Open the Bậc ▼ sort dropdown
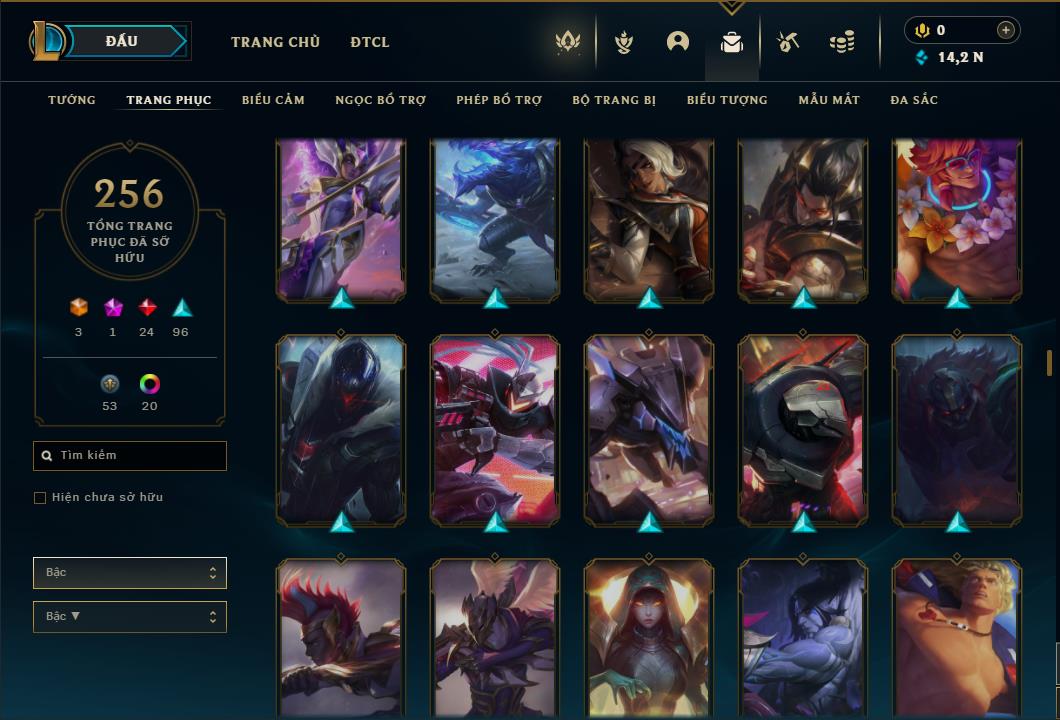Screen dimensions: 1060x720 130,617
